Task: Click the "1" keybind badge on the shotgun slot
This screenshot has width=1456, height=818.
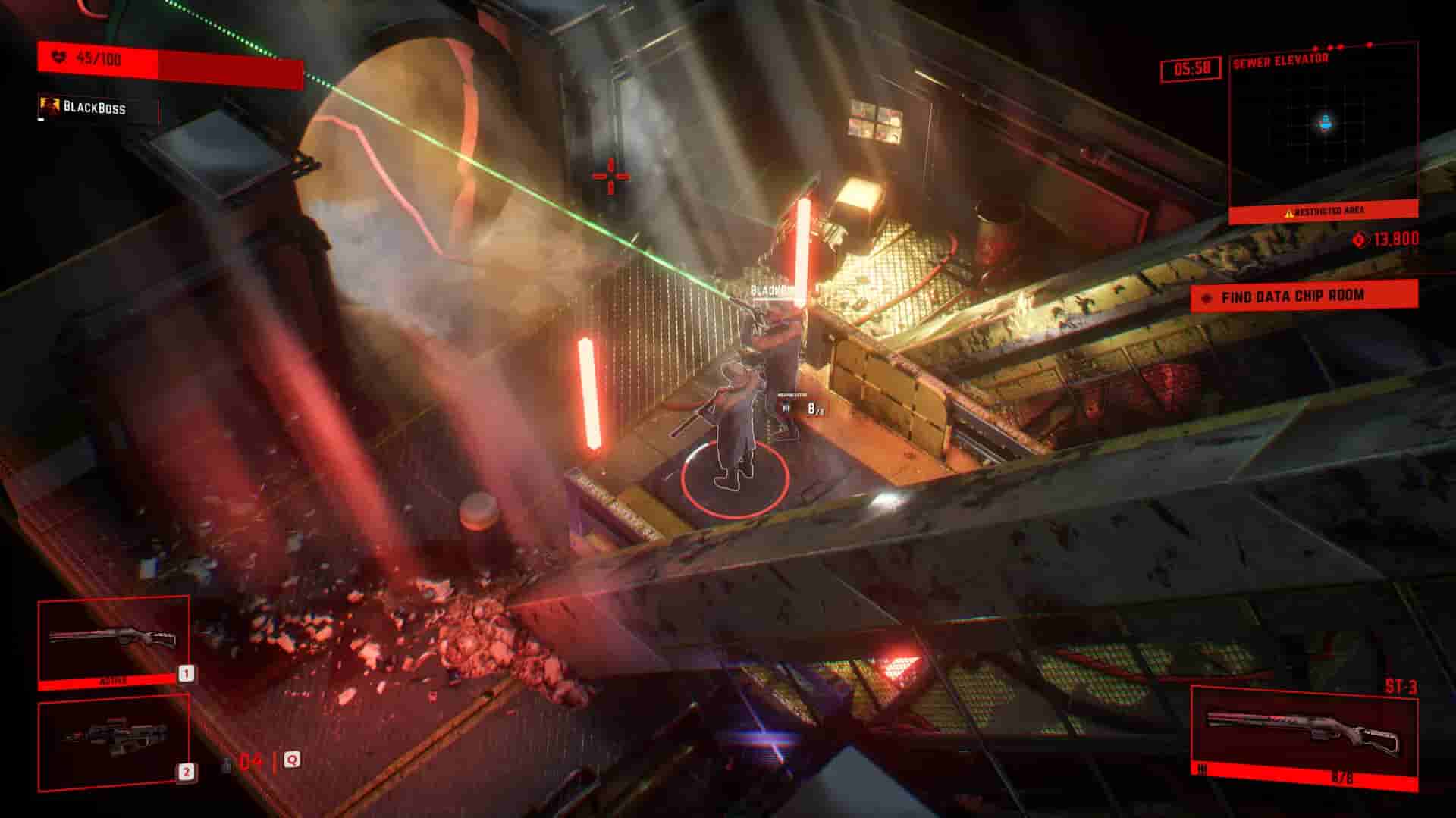Action: [x=187, y=674]
